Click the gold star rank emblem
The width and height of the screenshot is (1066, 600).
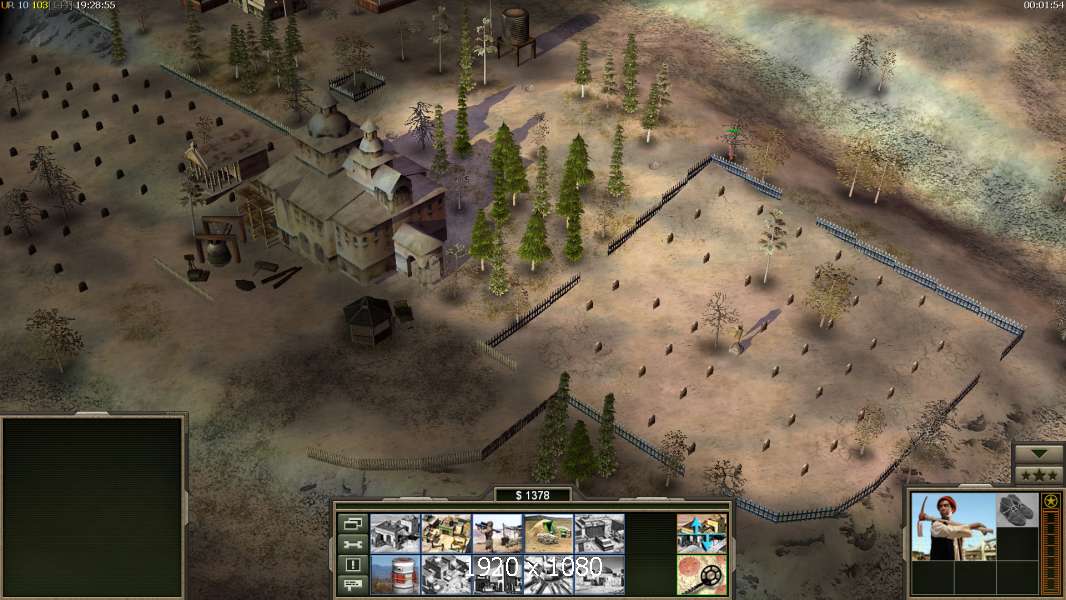pos(1051,501)
